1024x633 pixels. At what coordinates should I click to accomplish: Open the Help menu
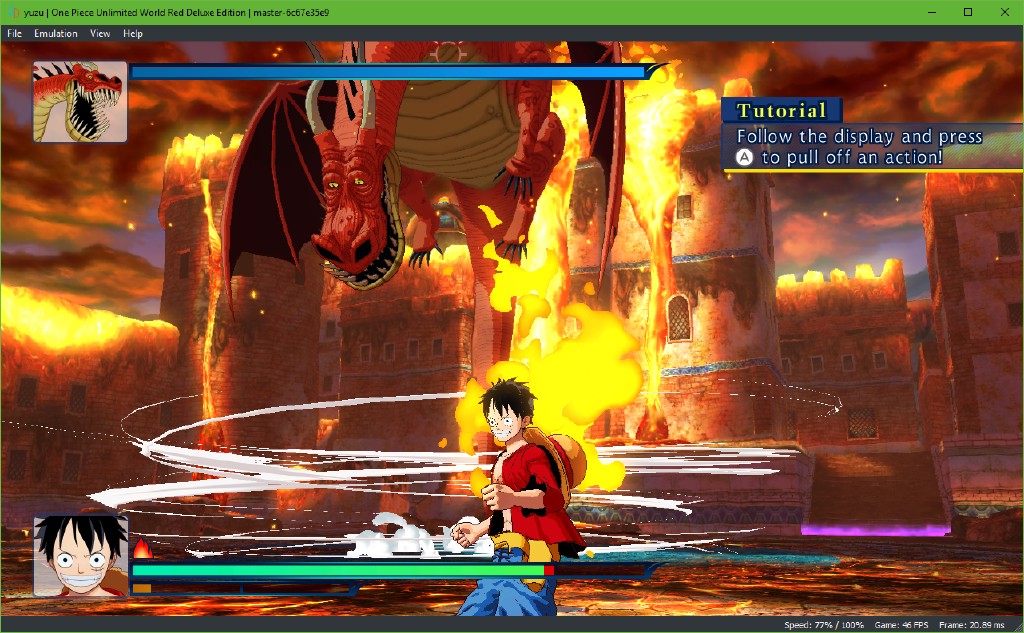133,33
